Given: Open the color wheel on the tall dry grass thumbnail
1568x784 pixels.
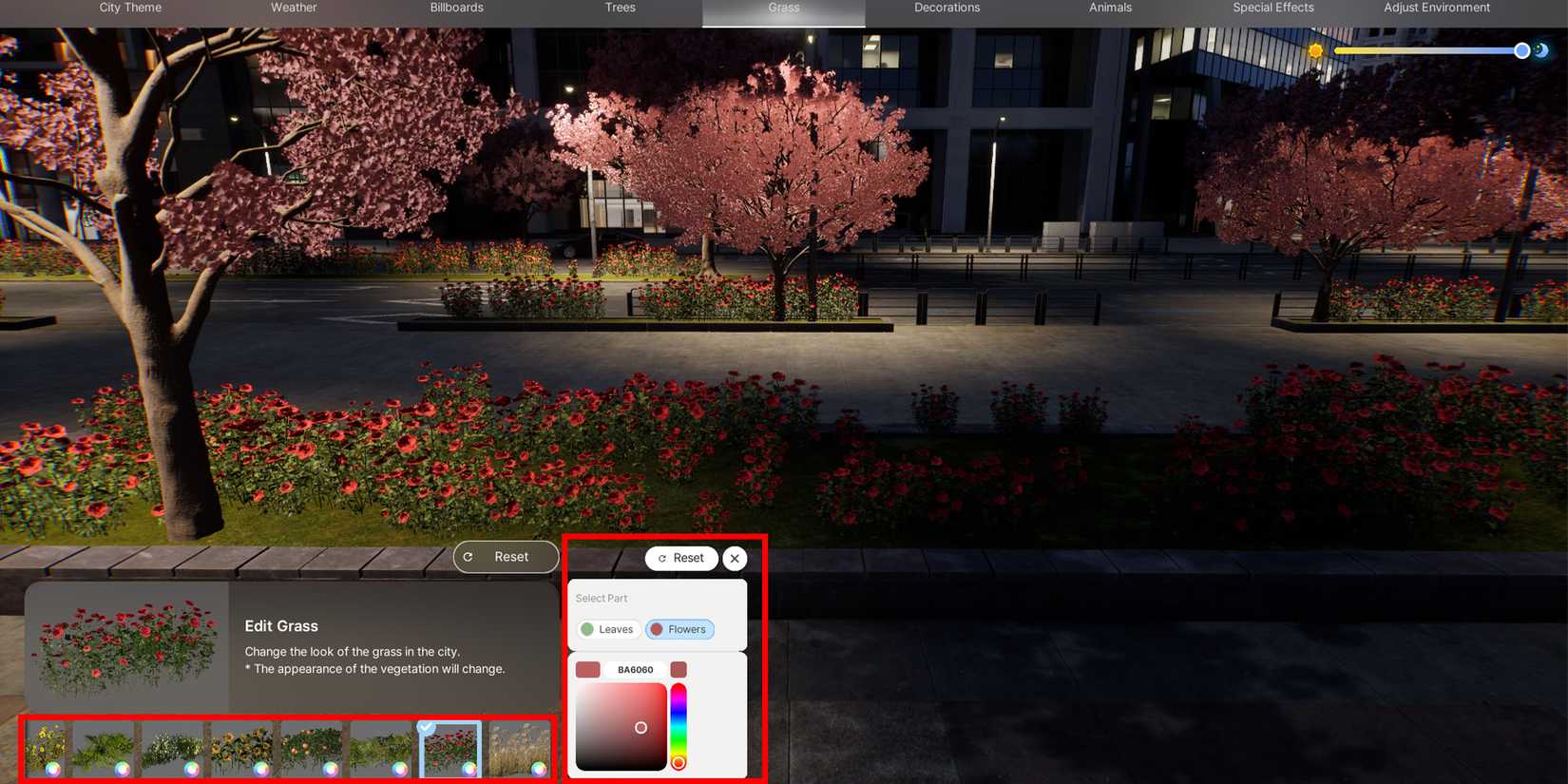Looking at the screenshot, I should (x=538, y=768).
